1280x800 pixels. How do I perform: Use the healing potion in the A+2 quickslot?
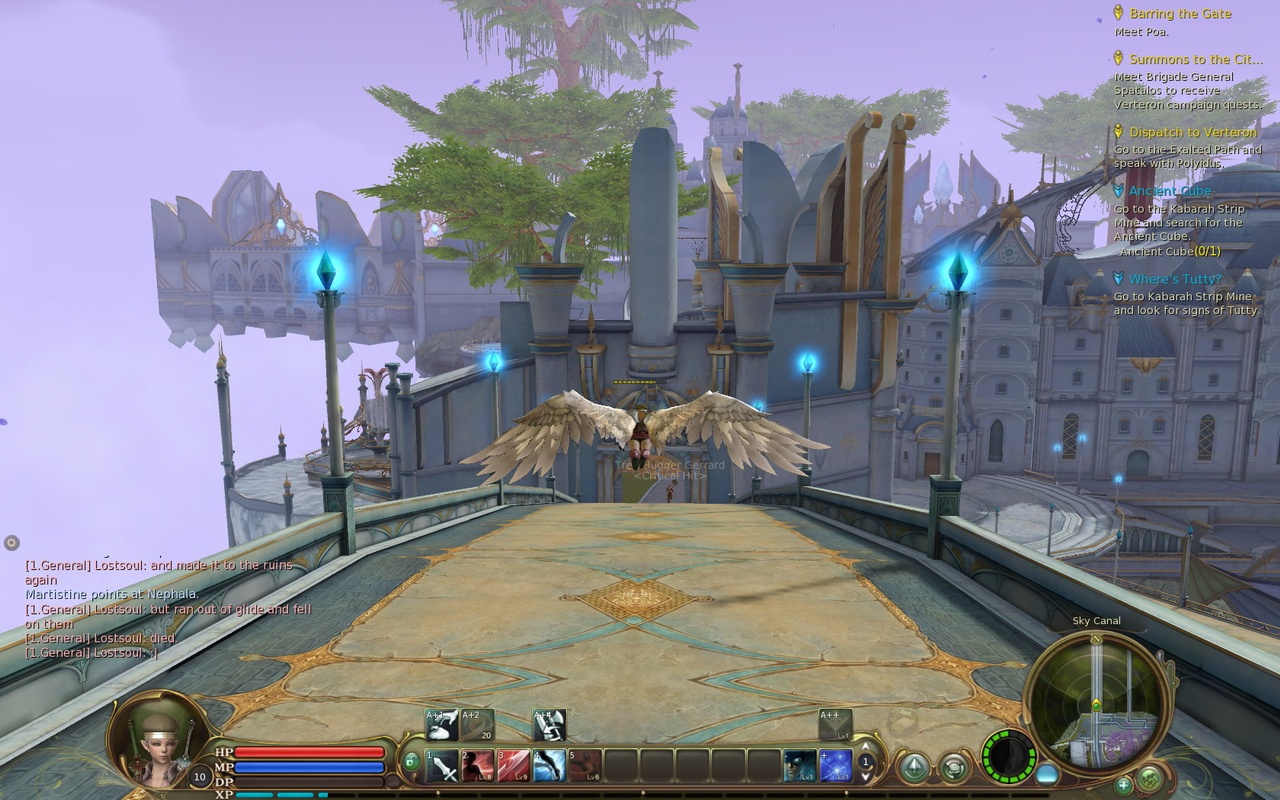coord(476,723)
